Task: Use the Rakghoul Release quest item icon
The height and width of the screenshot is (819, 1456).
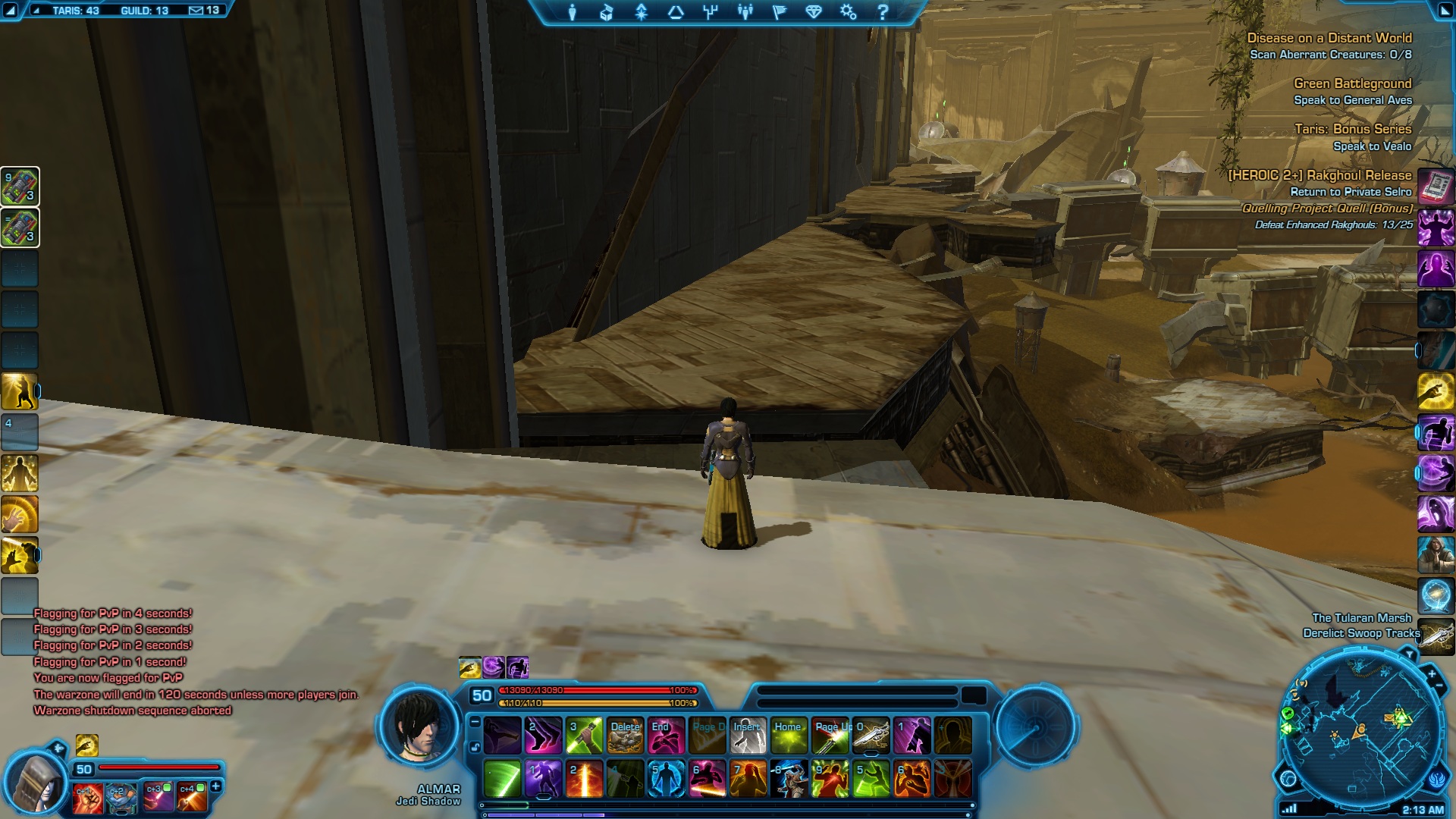Action: coord(1436,187)
